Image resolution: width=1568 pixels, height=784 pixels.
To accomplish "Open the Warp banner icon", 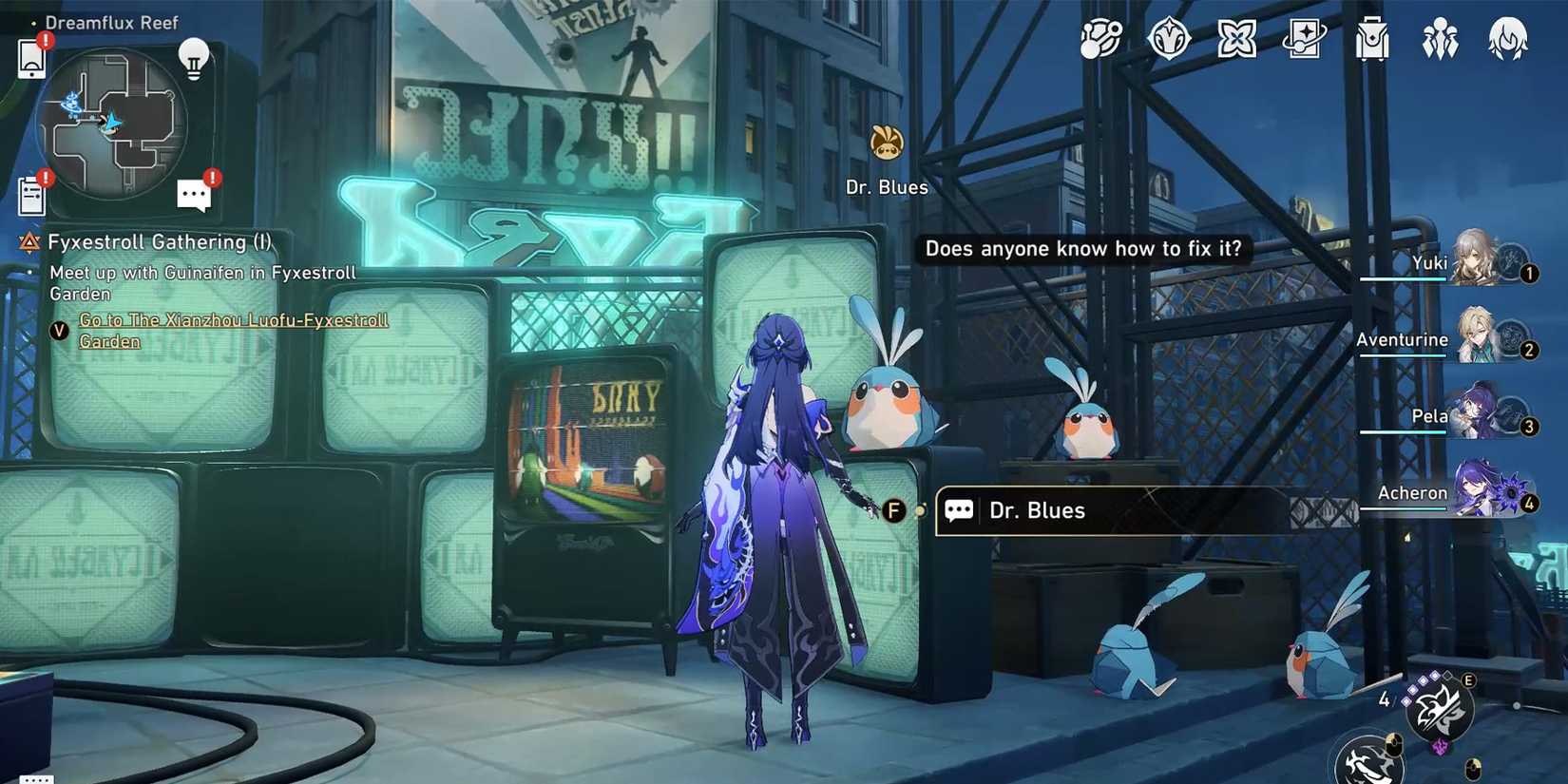I will pyautogui.click(x=1305, y=38).
